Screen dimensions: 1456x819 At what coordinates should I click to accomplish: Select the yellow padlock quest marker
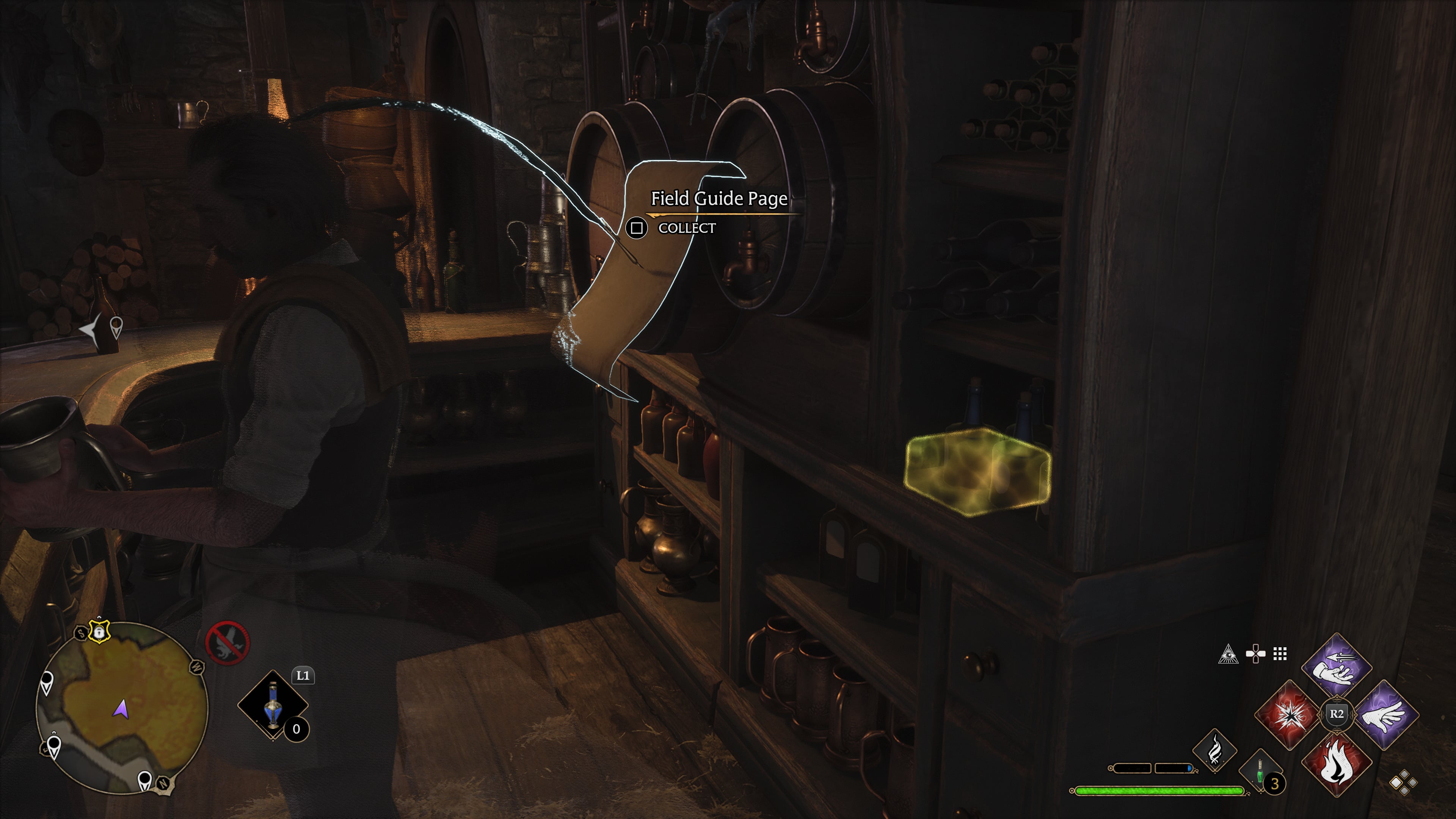[99, 631]
